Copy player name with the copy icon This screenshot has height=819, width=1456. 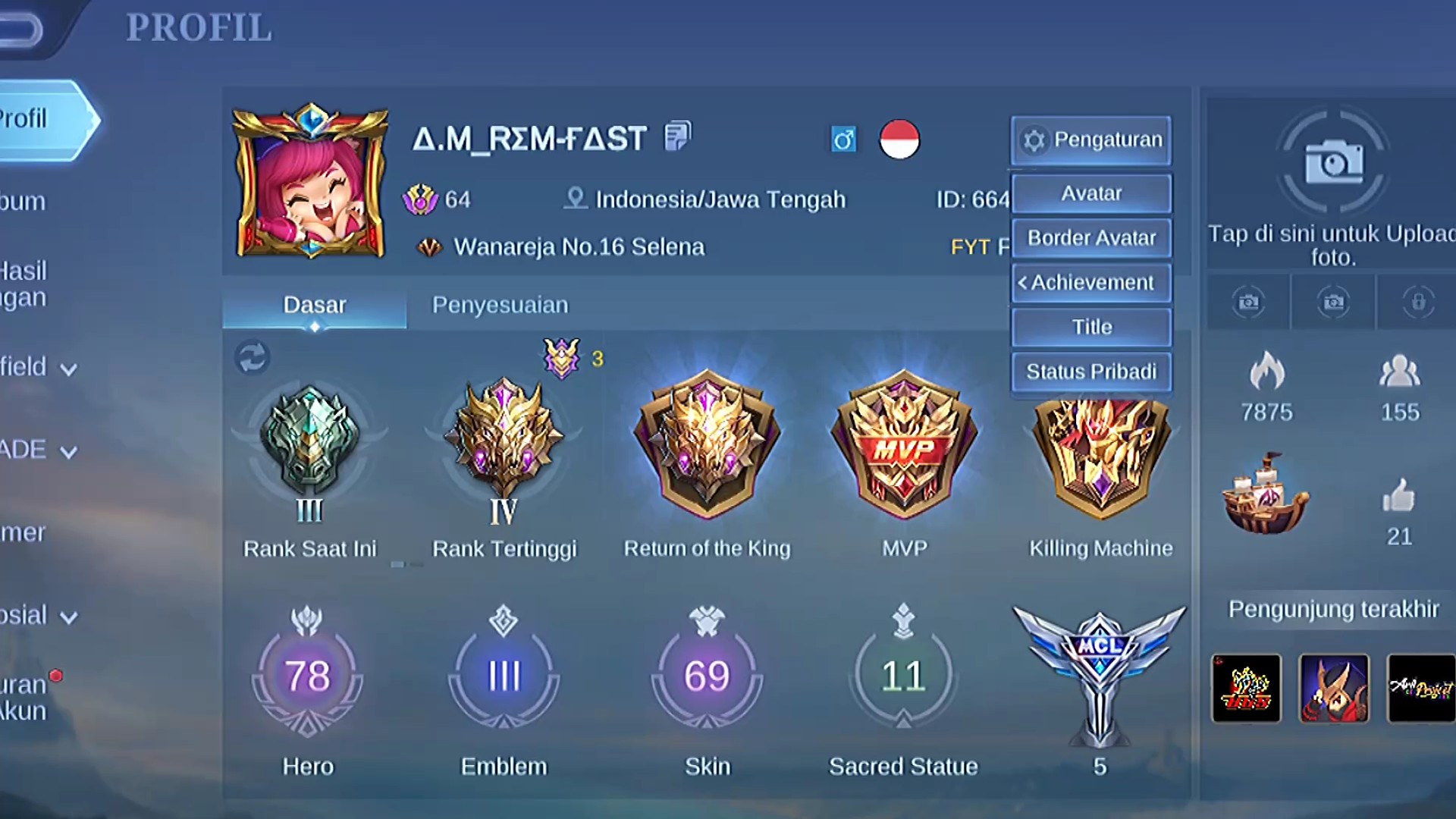[677, 137]
